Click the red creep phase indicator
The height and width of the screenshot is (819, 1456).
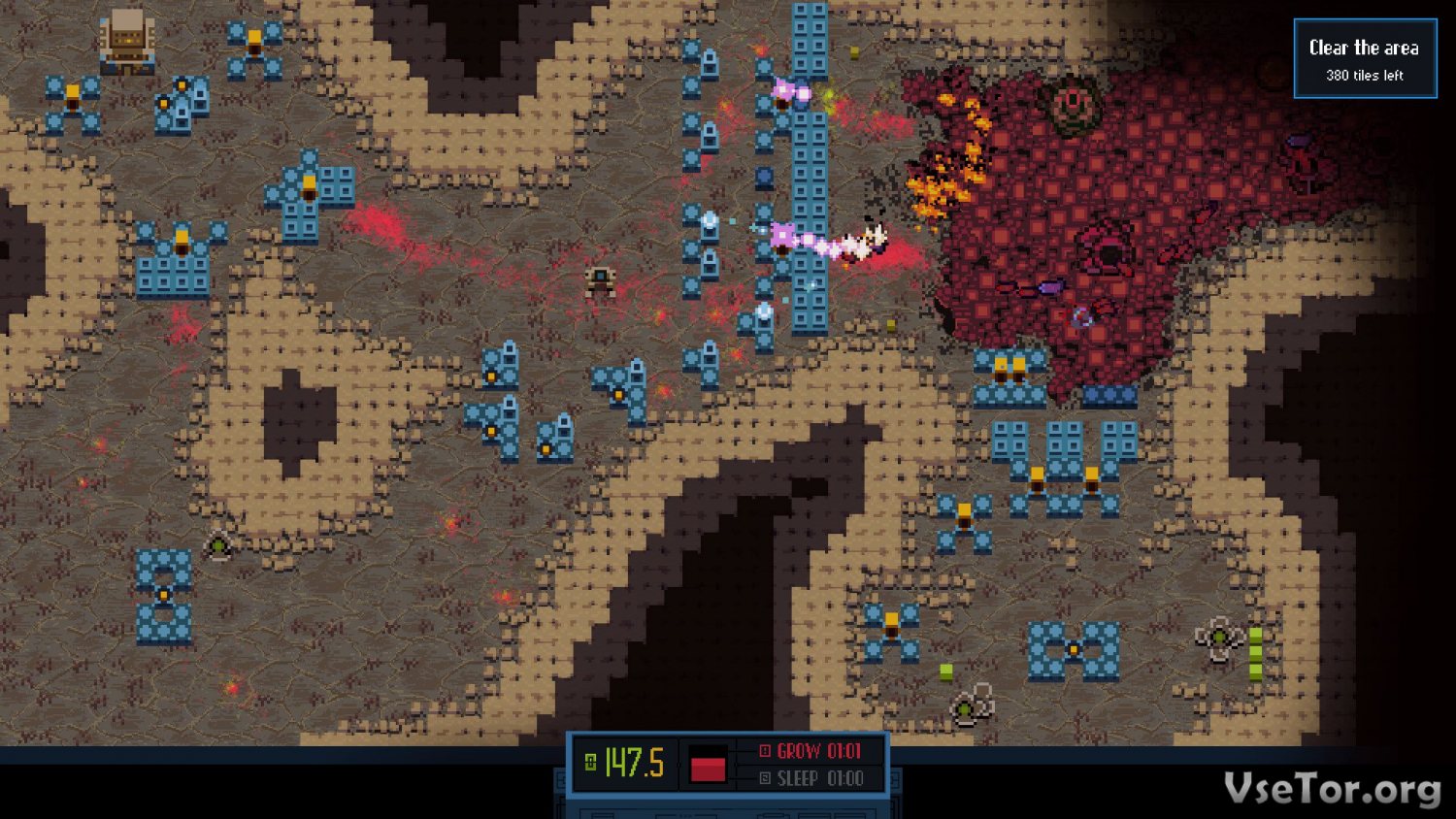pos(708,765)
